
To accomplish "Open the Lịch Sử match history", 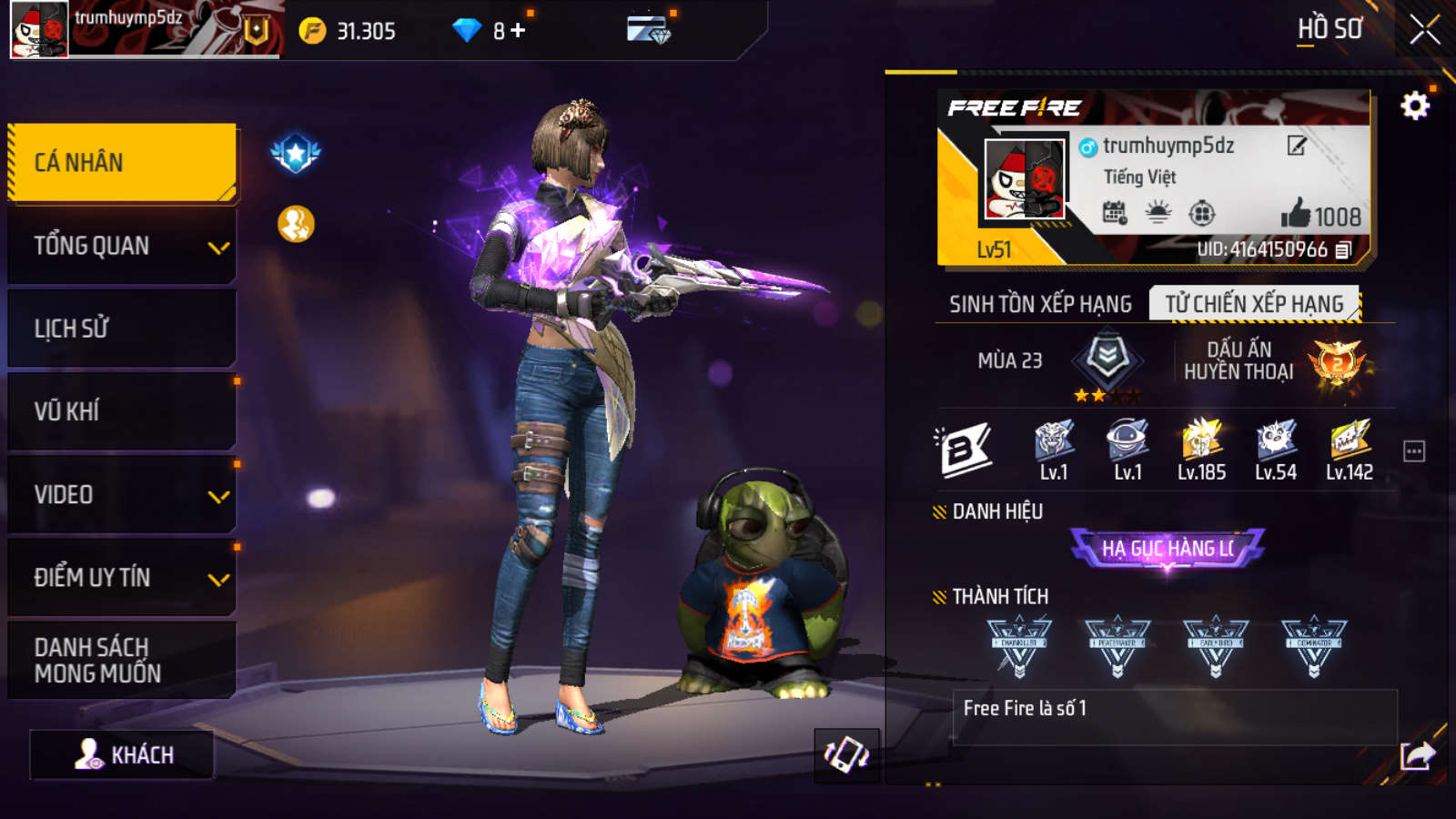I will 122,329.
